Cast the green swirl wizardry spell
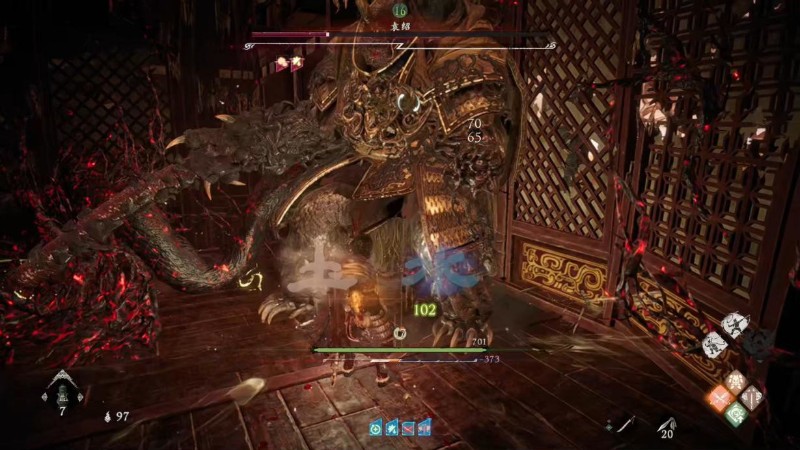The height and width of the screenshot is (450, 800). pos(735,413)
